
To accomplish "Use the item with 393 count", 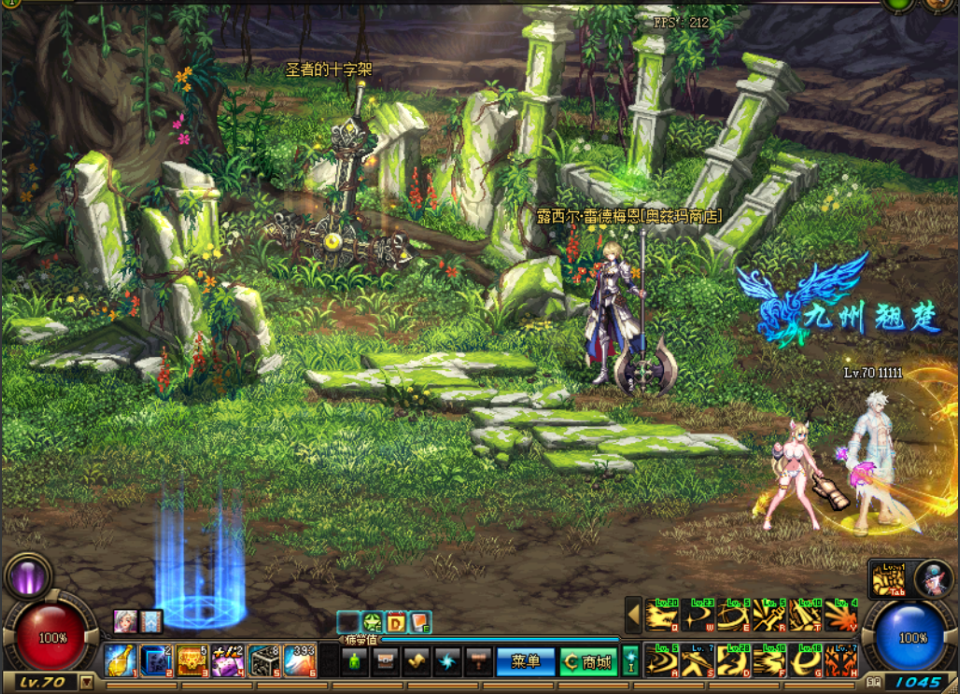I will coord(300,660).
